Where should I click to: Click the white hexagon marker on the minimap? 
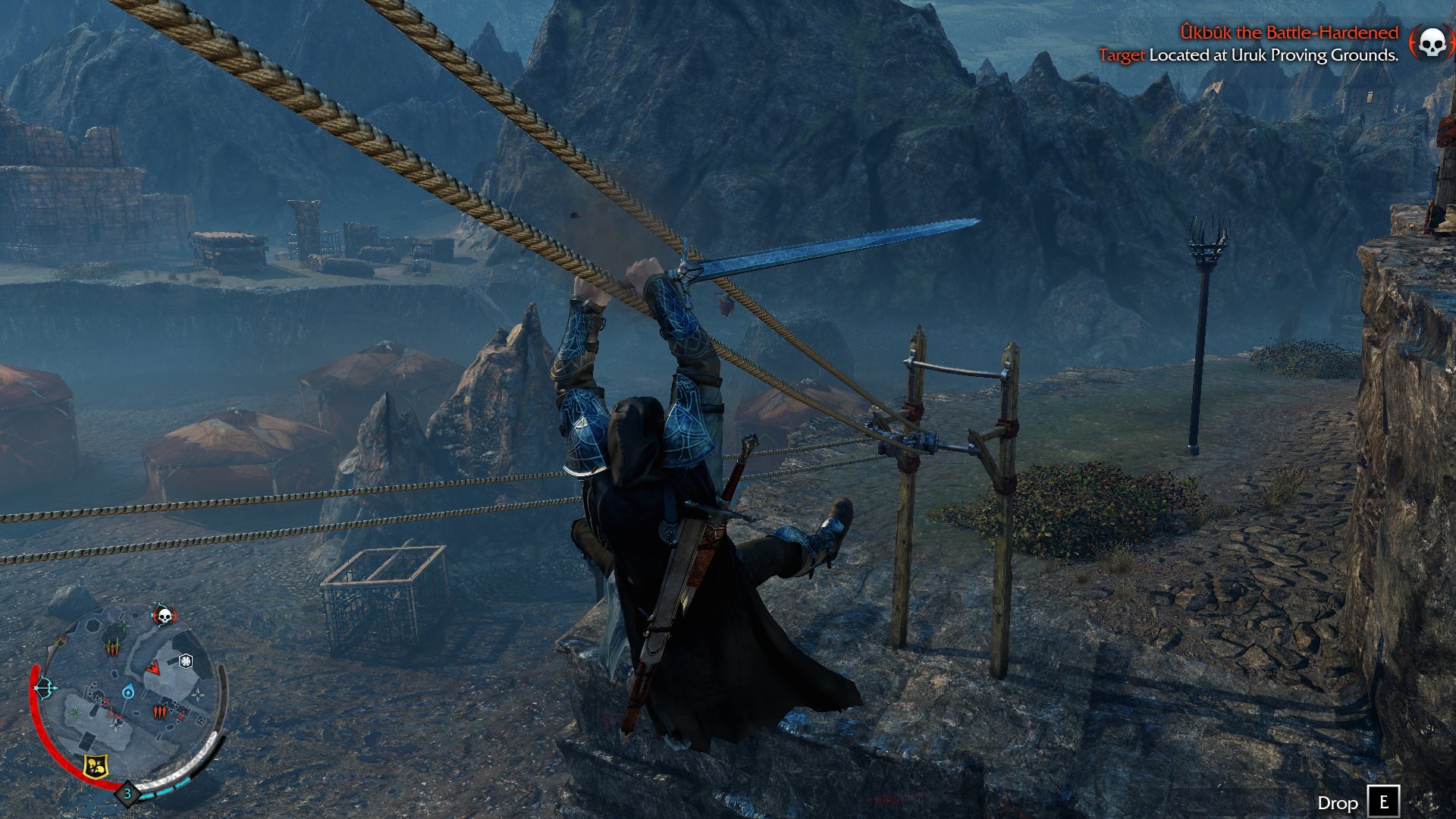tap(185, 661)
